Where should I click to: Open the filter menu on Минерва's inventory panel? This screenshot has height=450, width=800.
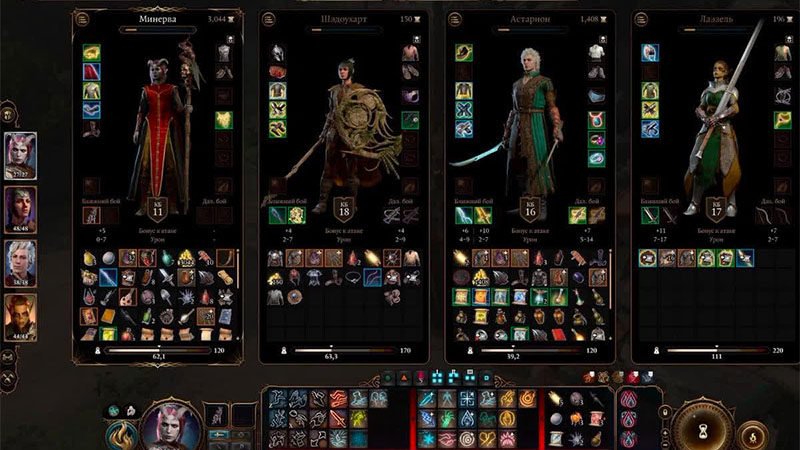tap(82, 18)
